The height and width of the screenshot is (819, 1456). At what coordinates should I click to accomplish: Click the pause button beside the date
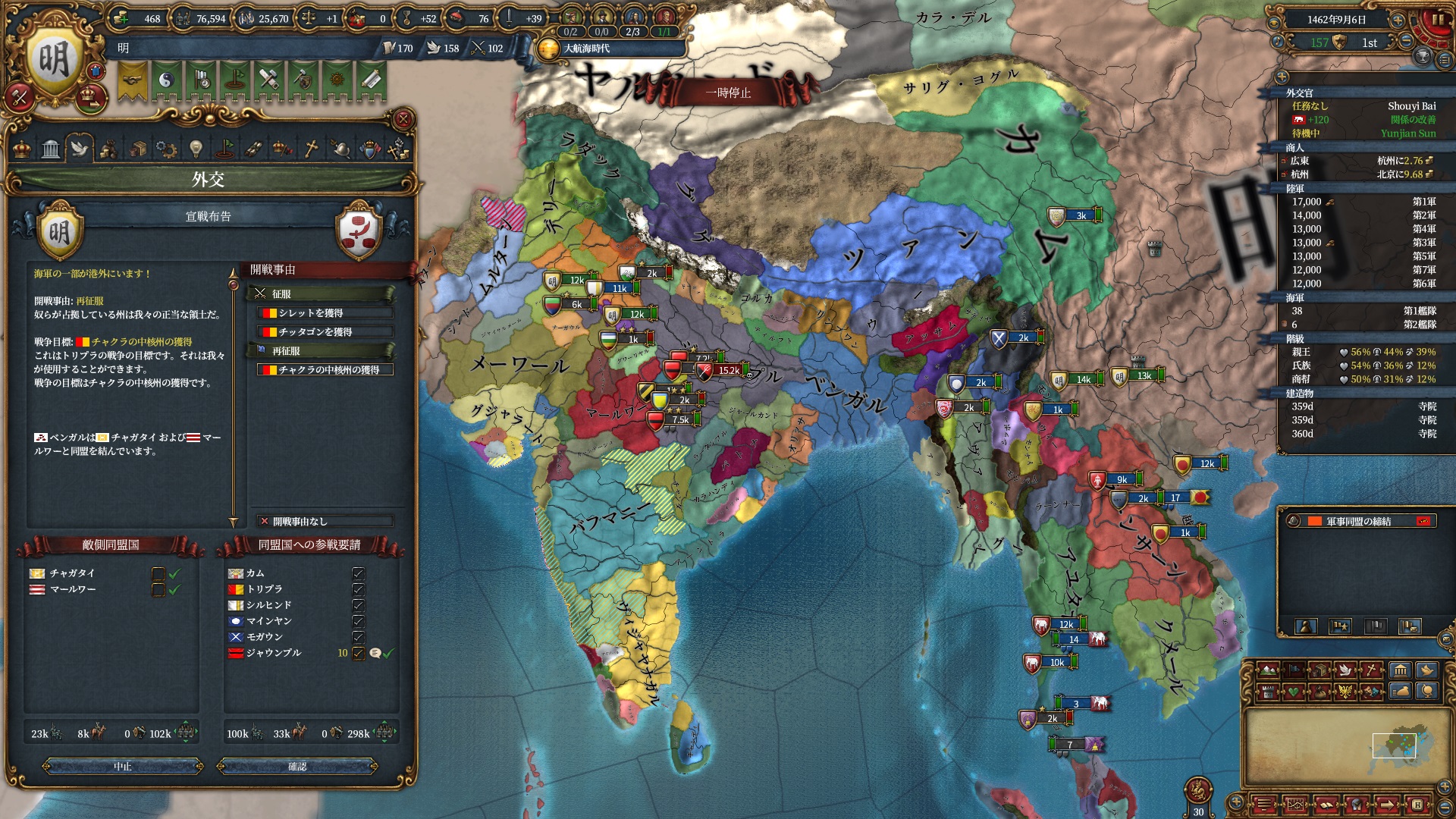click(1437, 20)
